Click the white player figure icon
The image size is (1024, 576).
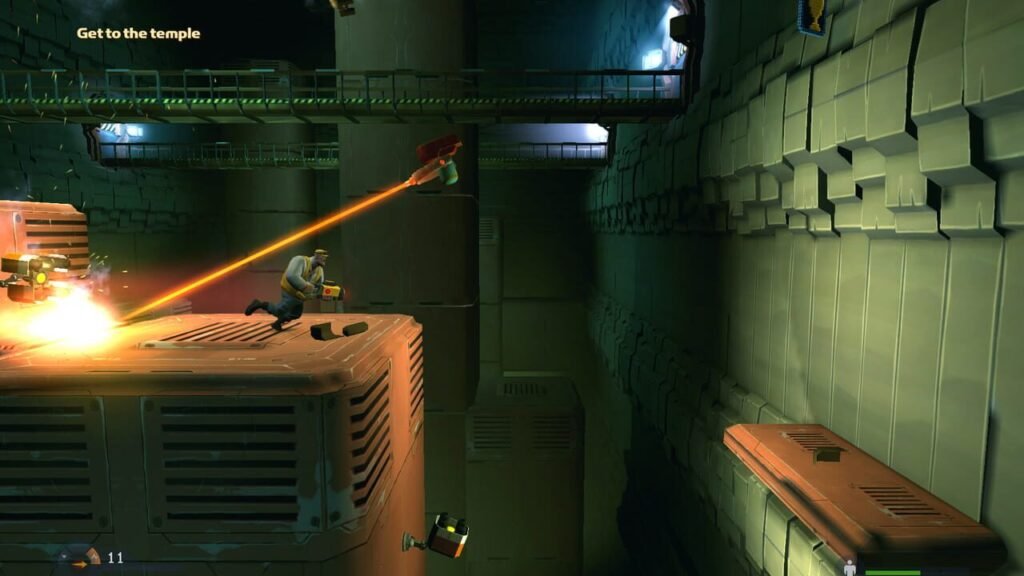[850, 568]
